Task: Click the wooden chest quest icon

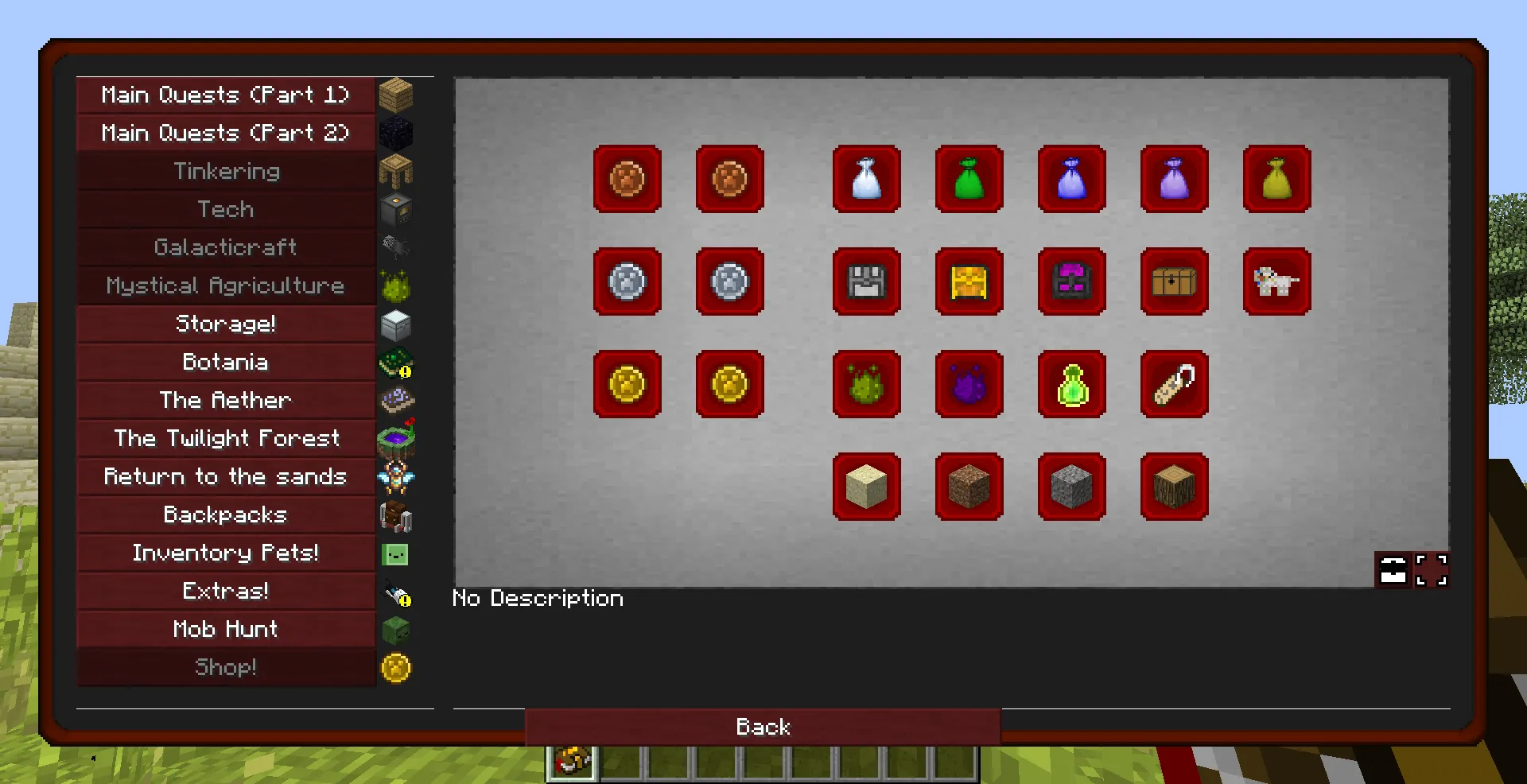Action: [x=1175, y=282]
